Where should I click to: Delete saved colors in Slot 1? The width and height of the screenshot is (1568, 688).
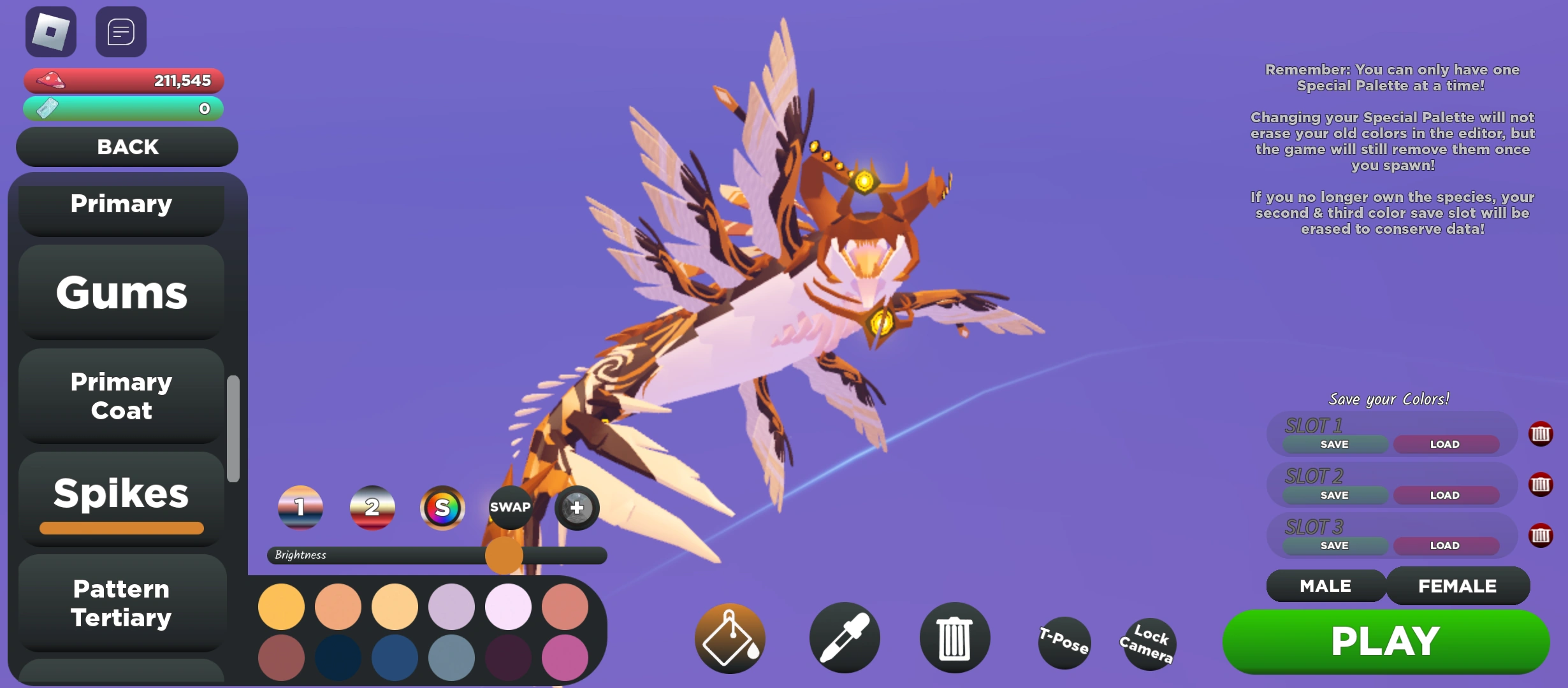click(1541, 434)
